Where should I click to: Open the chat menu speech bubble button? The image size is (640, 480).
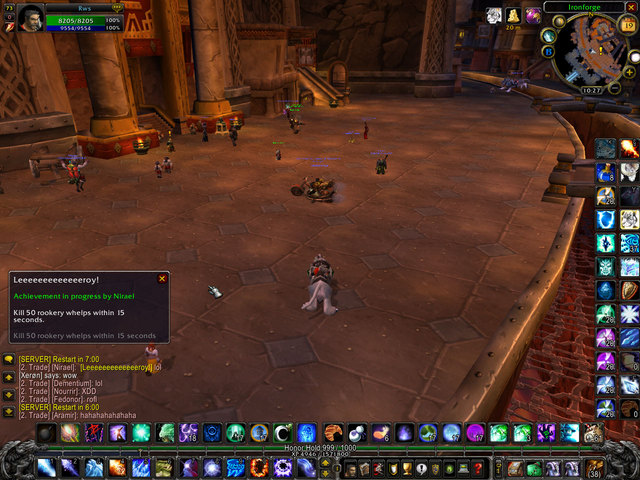pos(8,358)
